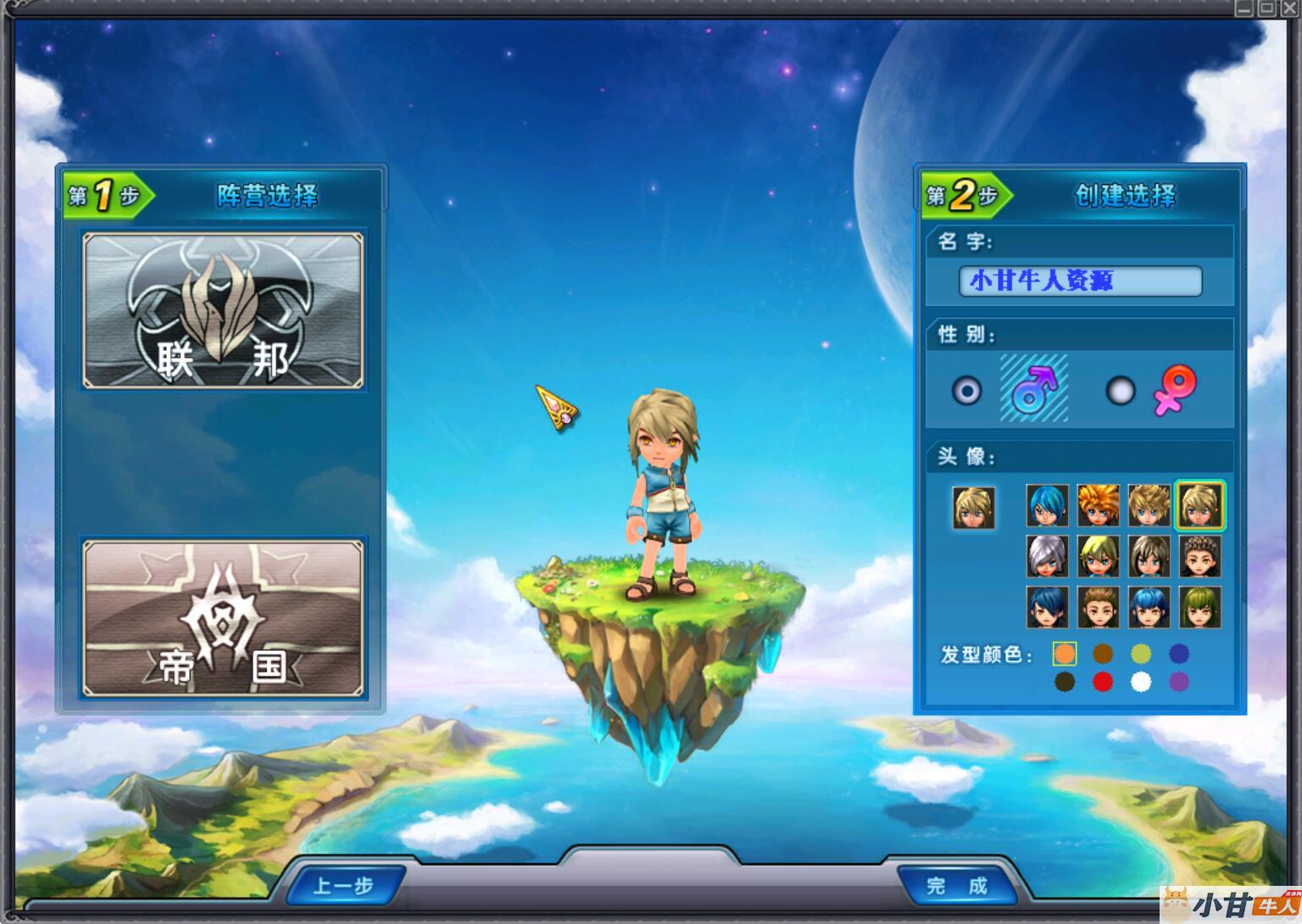Pick the silver-haired avatar portrait
Screen dimensions: 1302x924
click(1048, 557)
